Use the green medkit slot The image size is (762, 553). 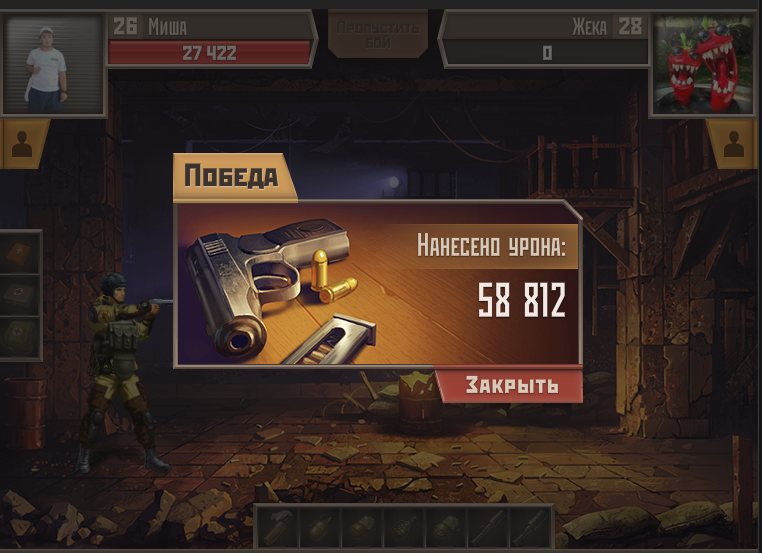point(21,337)
